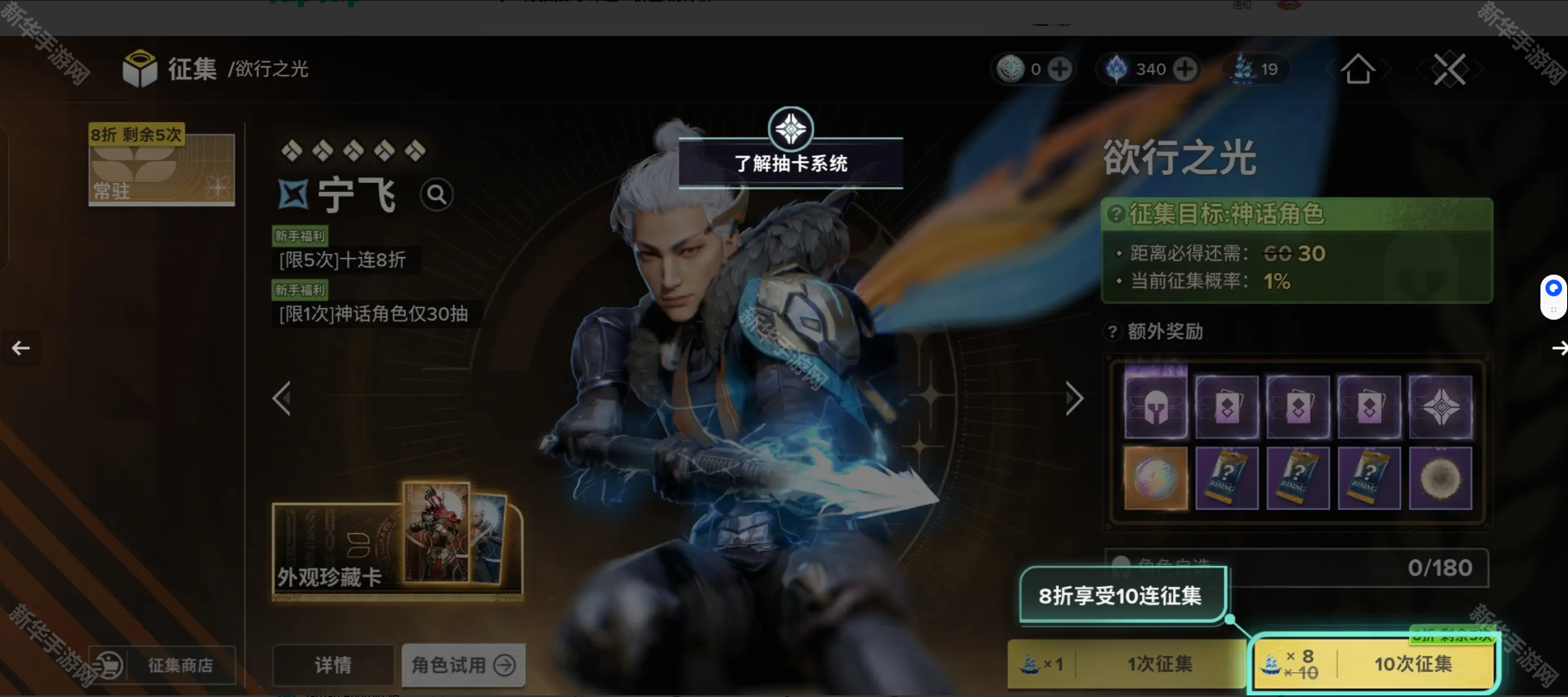Click the back arrow on the left edge
Viewport: 1568px width, 697px height.
(21, 347)
